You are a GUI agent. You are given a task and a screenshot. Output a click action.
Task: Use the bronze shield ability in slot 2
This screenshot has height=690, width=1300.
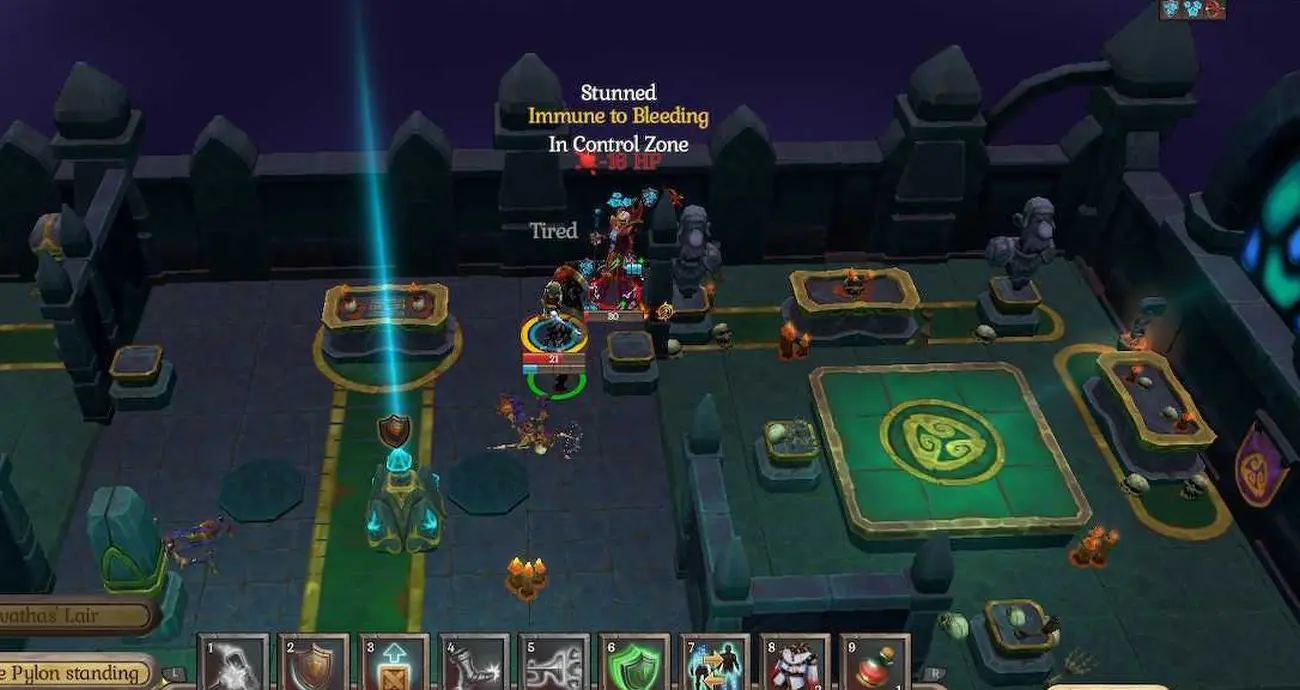click(313, 663)
